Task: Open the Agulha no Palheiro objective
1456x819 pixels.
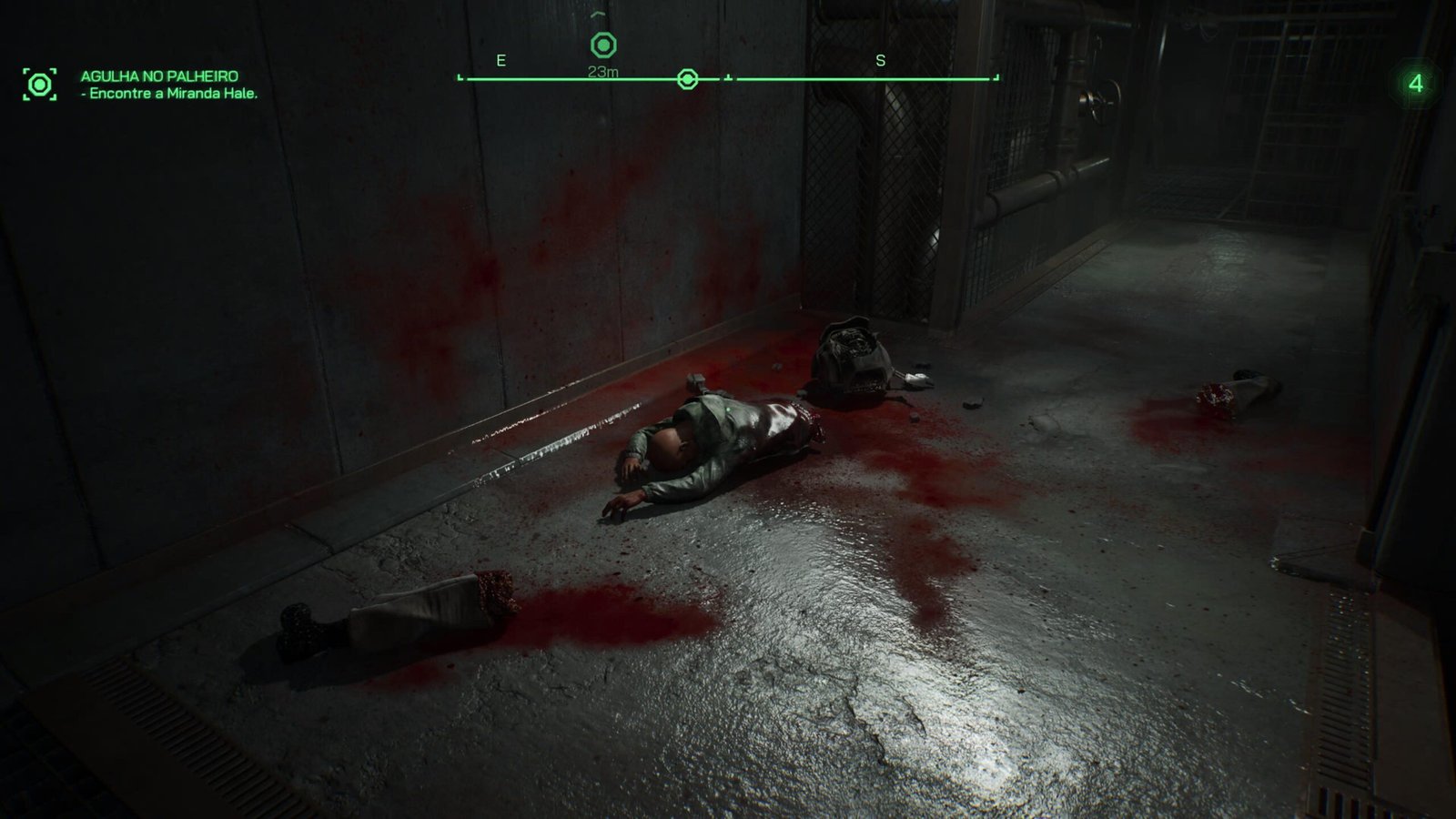Action: pyautogui.click(x=159, y=76)
